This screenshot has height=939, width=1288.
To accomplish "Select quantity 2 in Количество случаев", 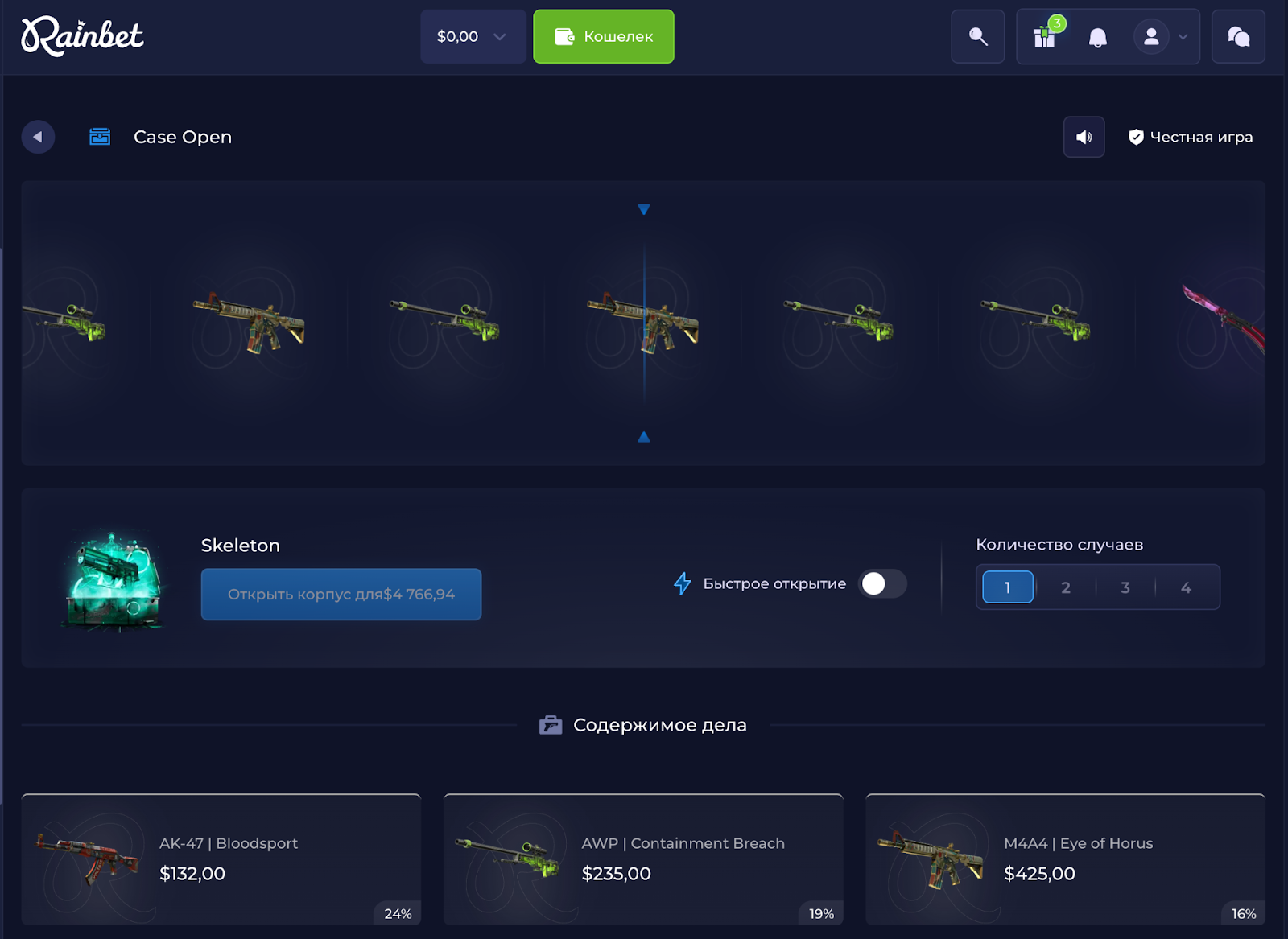I will click(x=1066, y=587).
